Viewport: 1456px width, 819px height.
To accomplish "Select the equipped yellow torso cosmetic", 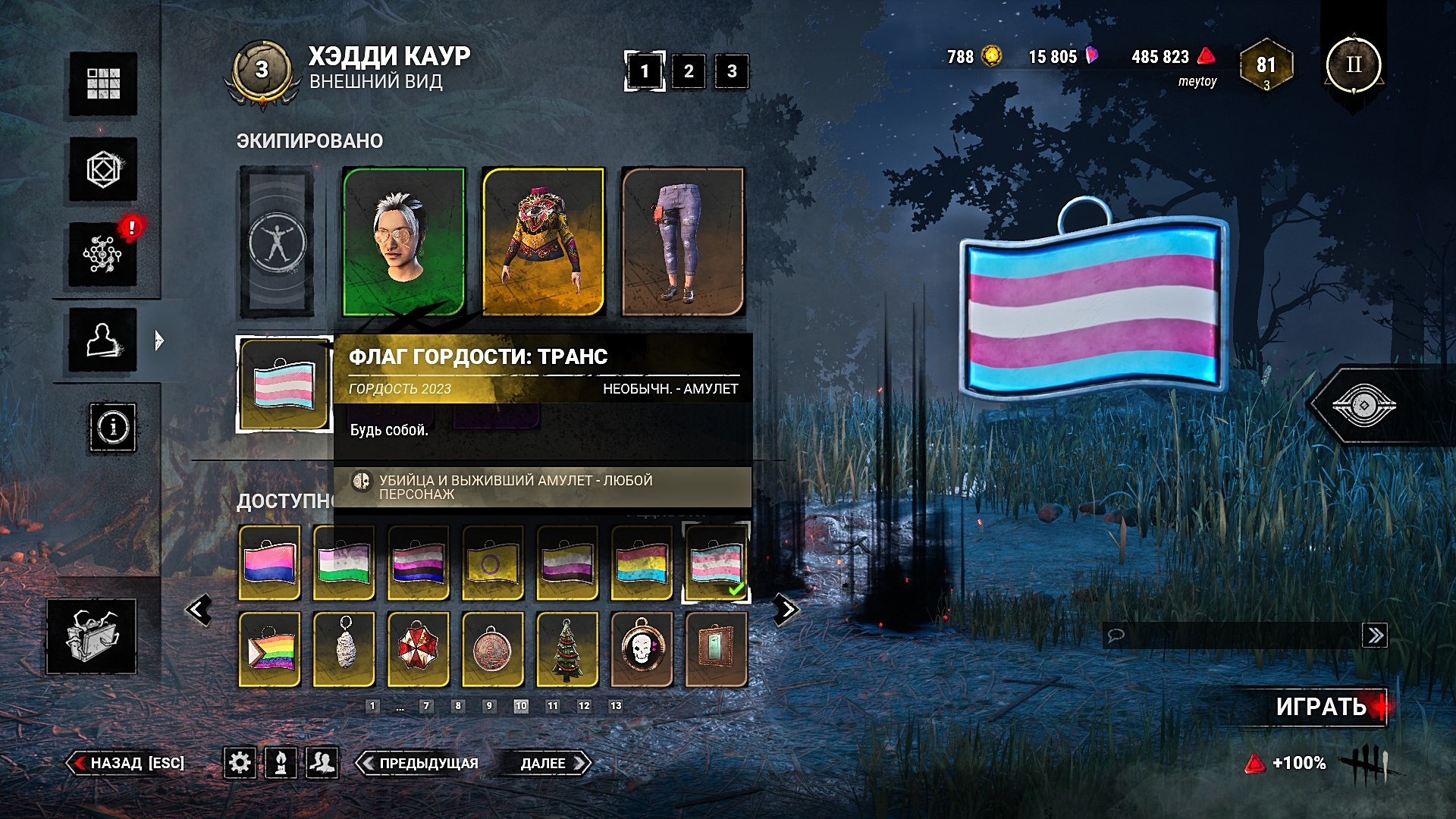I will pyautogui.click(x=543, y=241).
